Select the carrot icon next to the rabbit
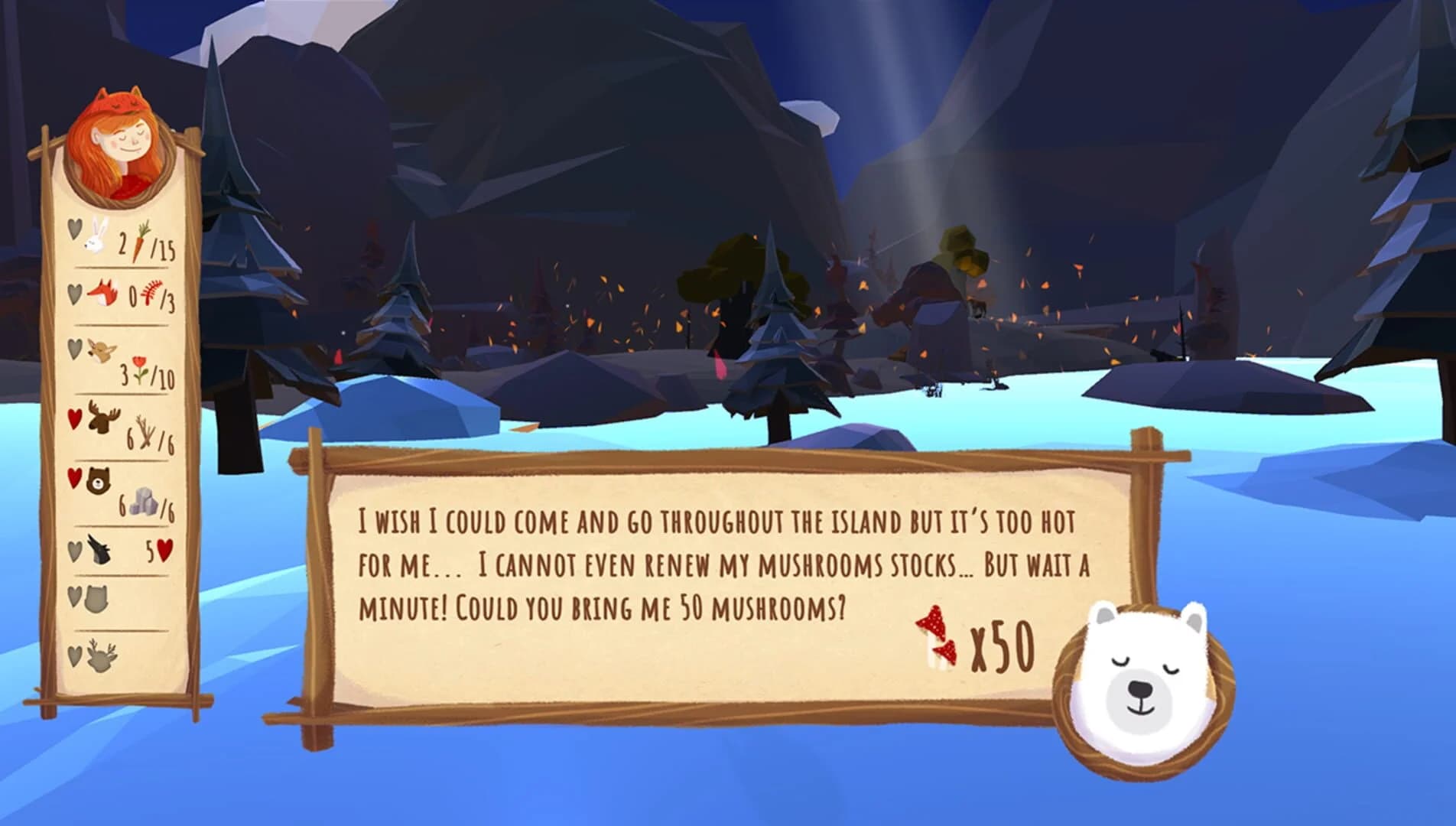1456x826 pixels. 143,240
